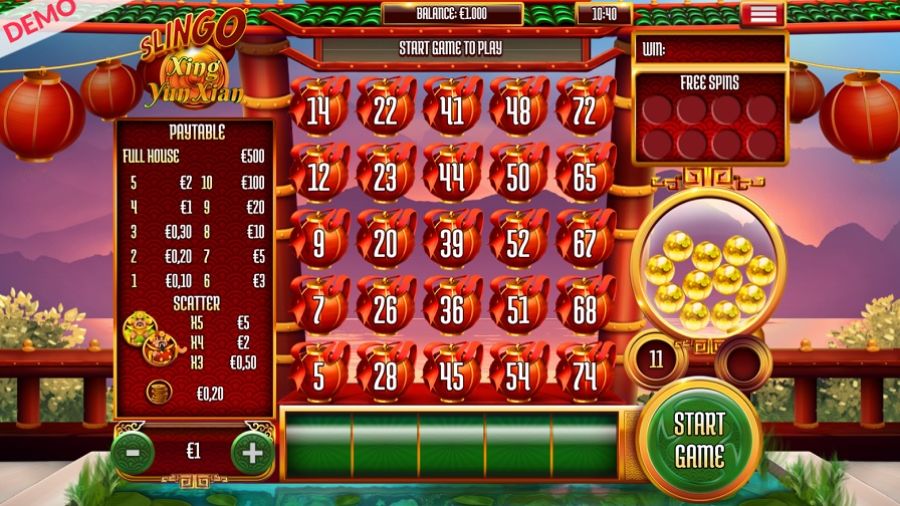This screenshot has width=900, height=506.
Task: Pick the number 67 tile
Action: 586,243
